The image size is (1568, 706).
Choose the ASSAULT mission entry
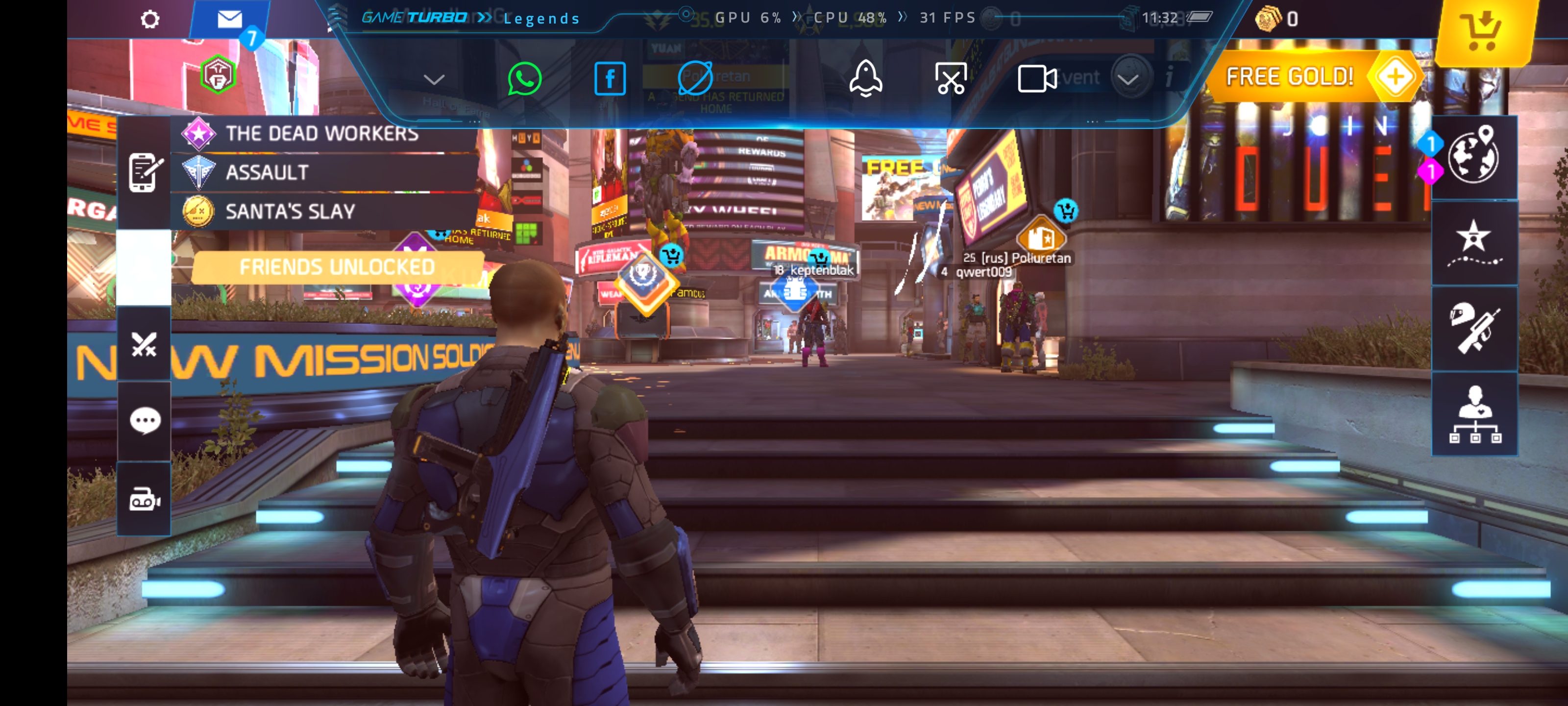point(267,173)
